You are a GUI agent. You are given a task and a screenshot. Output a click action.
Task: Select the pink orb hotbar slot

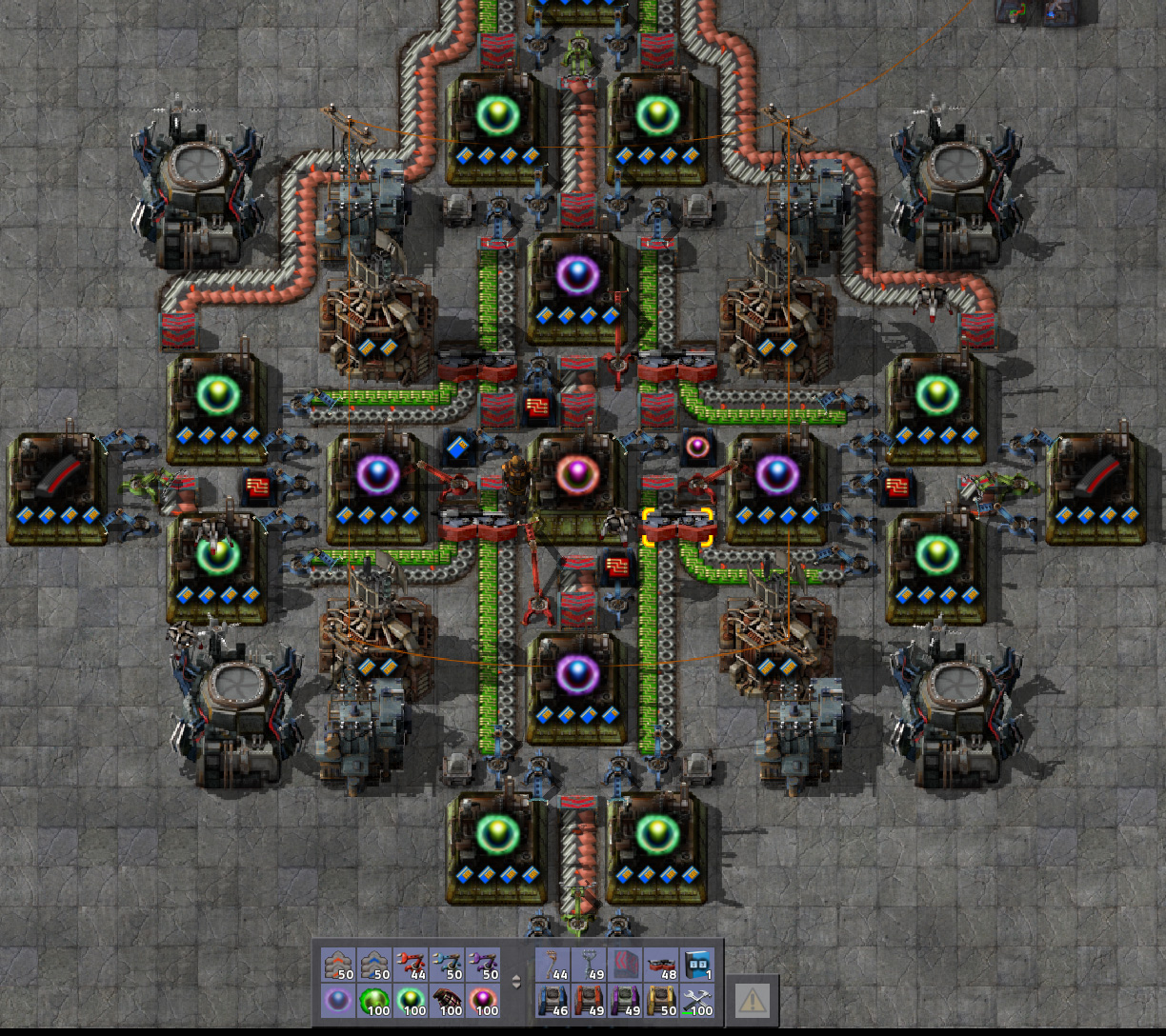click(483, 1001)
